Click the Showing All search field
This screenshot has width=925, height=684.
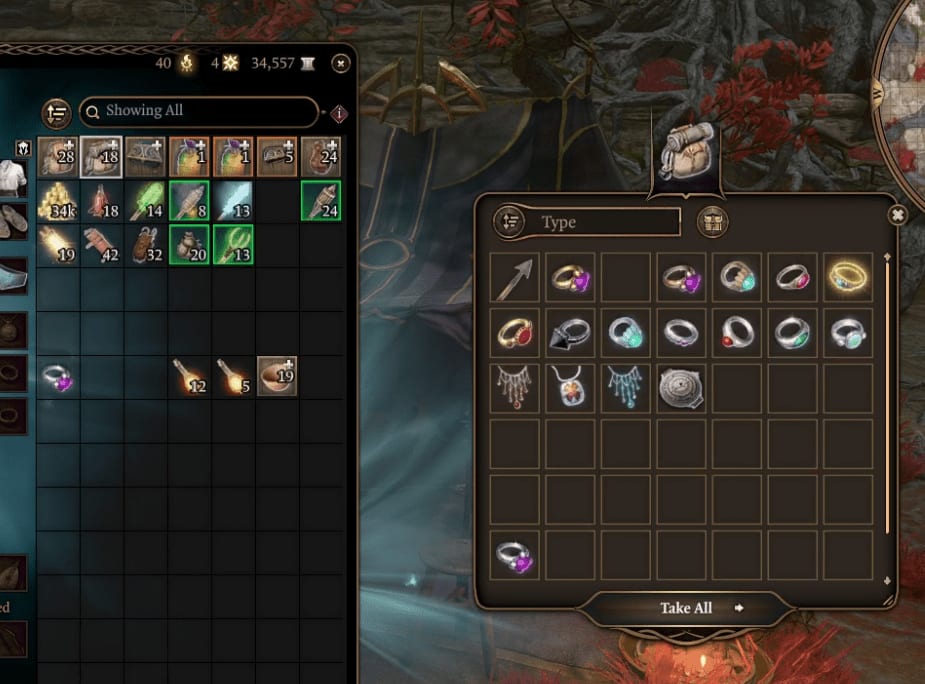(x=198, y=111)
